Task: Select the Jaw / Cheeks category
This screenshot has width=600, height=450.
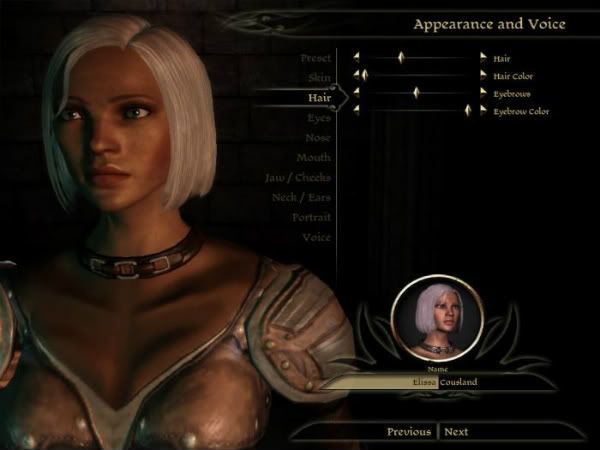Action: click(x=298, y=178)
